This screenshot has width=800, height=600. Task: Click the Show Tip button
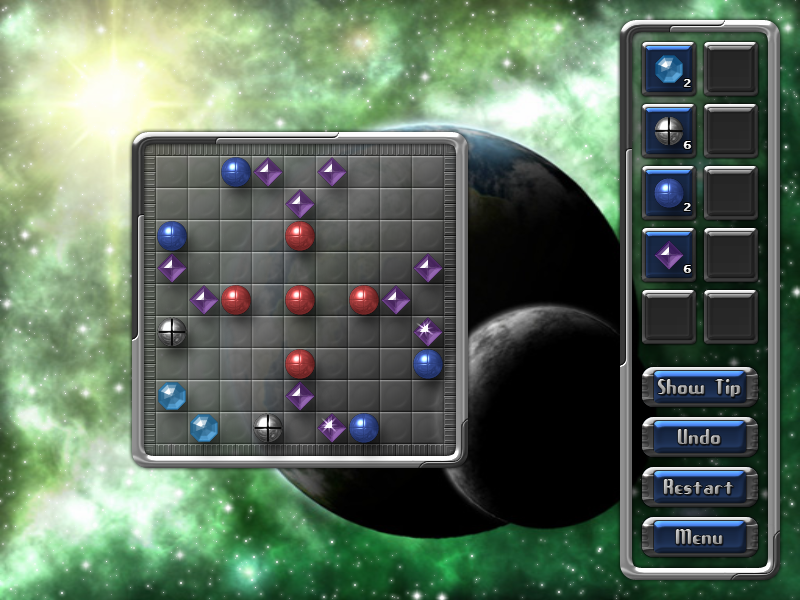[699, 388]
